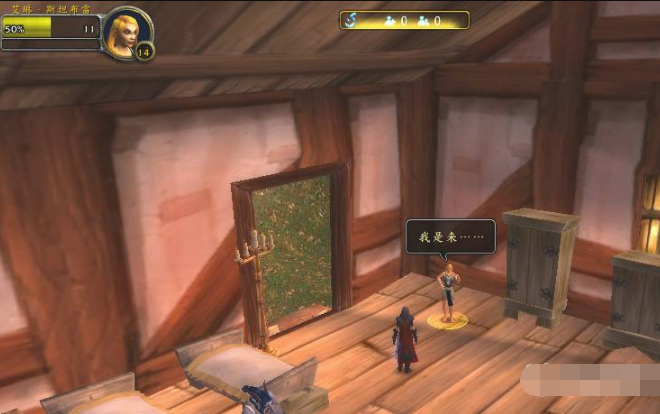Click the NPC speech bubble
The width and height of the screenshot is (660, 414).
pos(450,237)
